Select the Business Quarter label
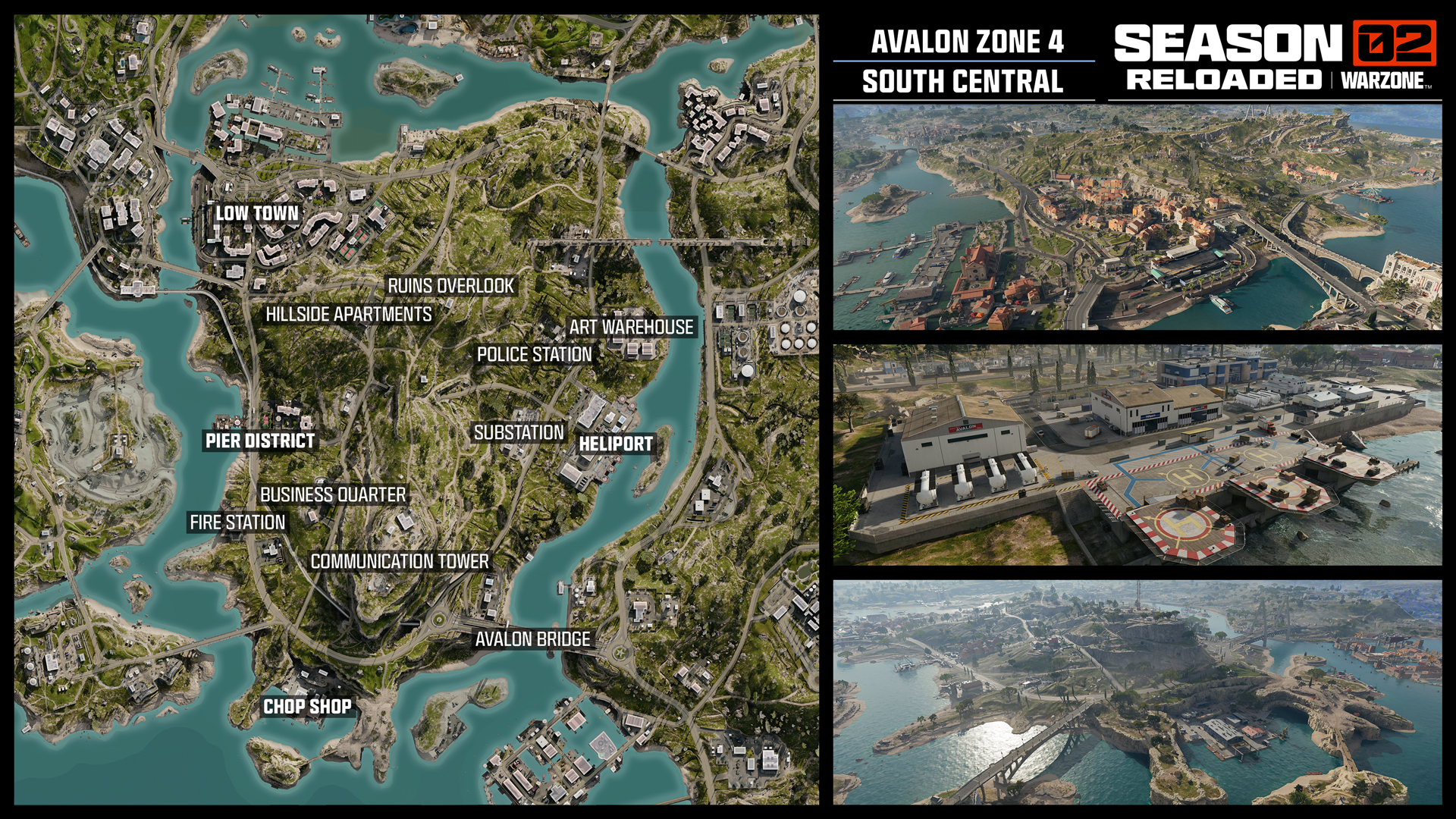 (333, 494)
